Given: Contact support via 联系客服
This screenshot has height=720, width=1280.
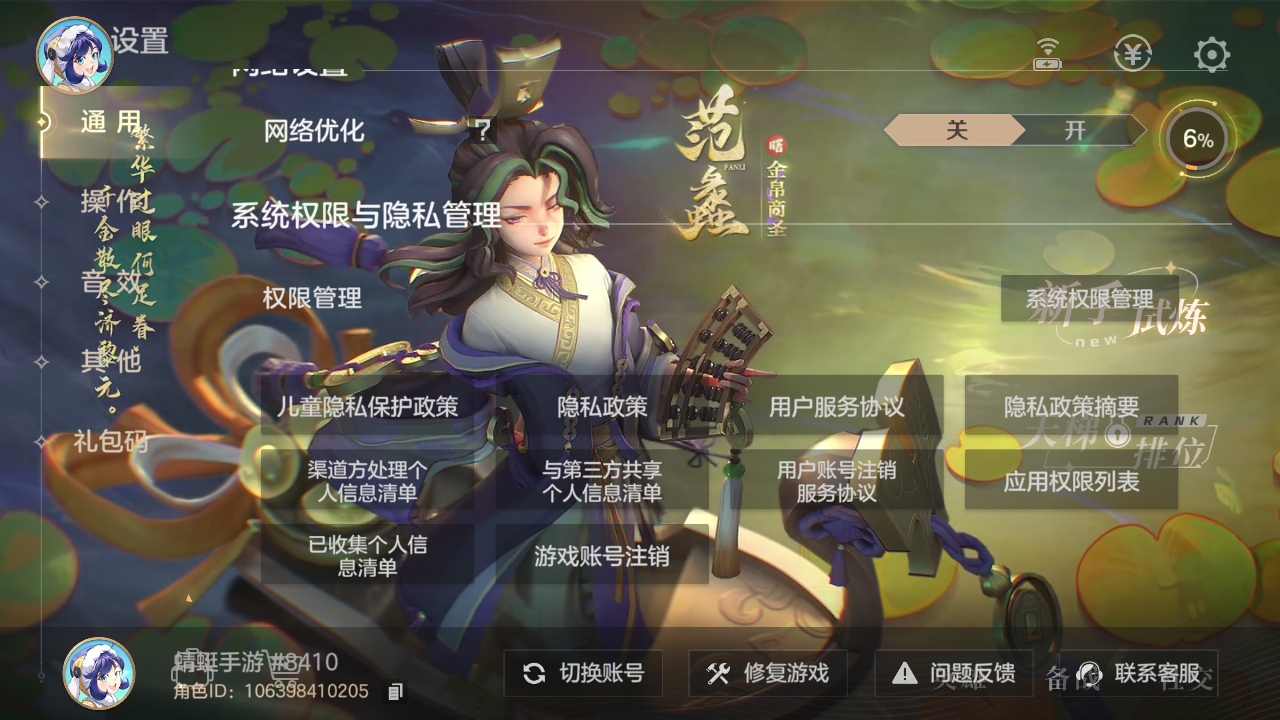Looking at the screenshot, I should tap(1140, 673).
